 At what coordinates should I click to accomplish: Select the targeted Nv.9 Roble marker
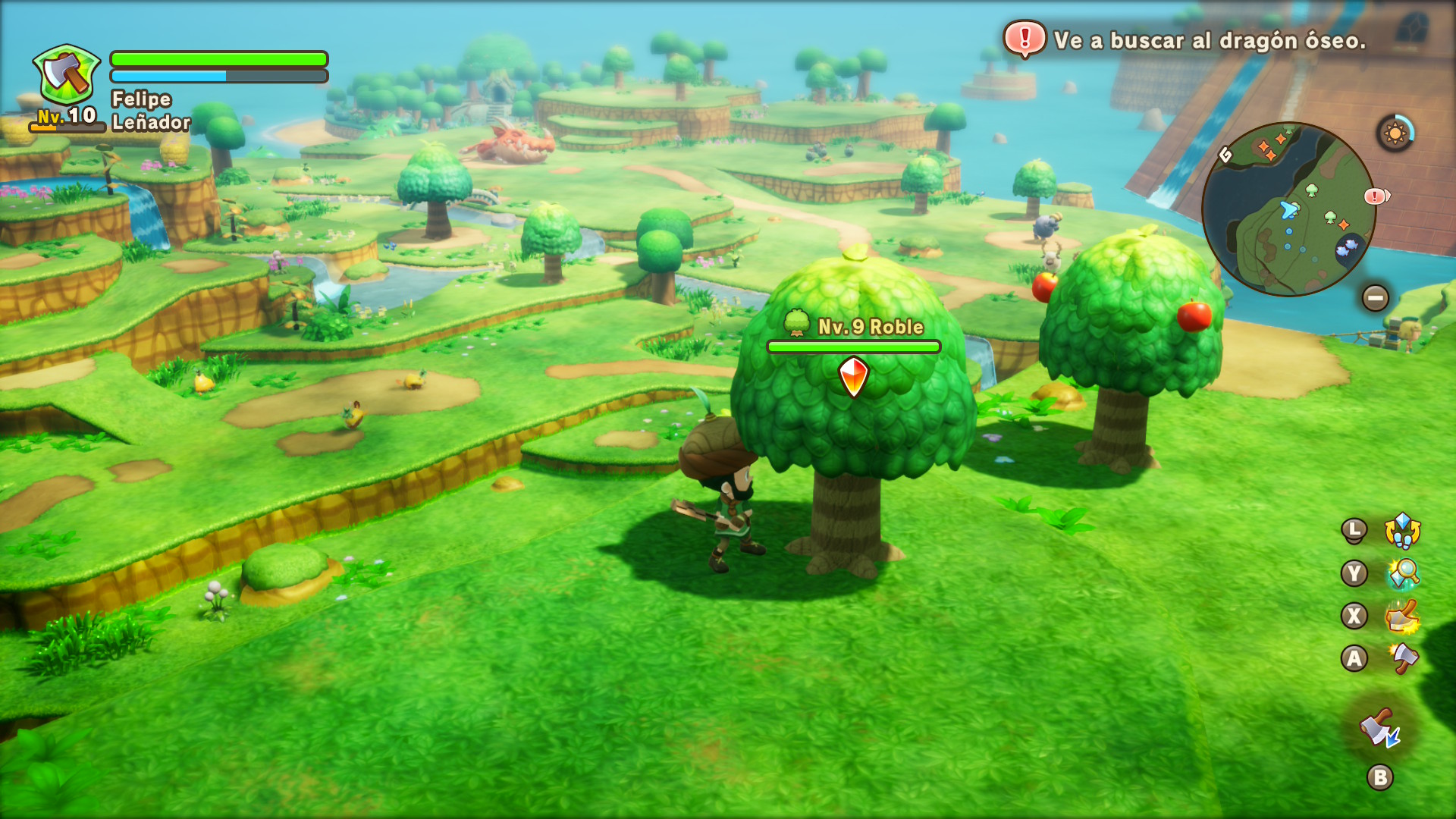(x=853, y=377)
